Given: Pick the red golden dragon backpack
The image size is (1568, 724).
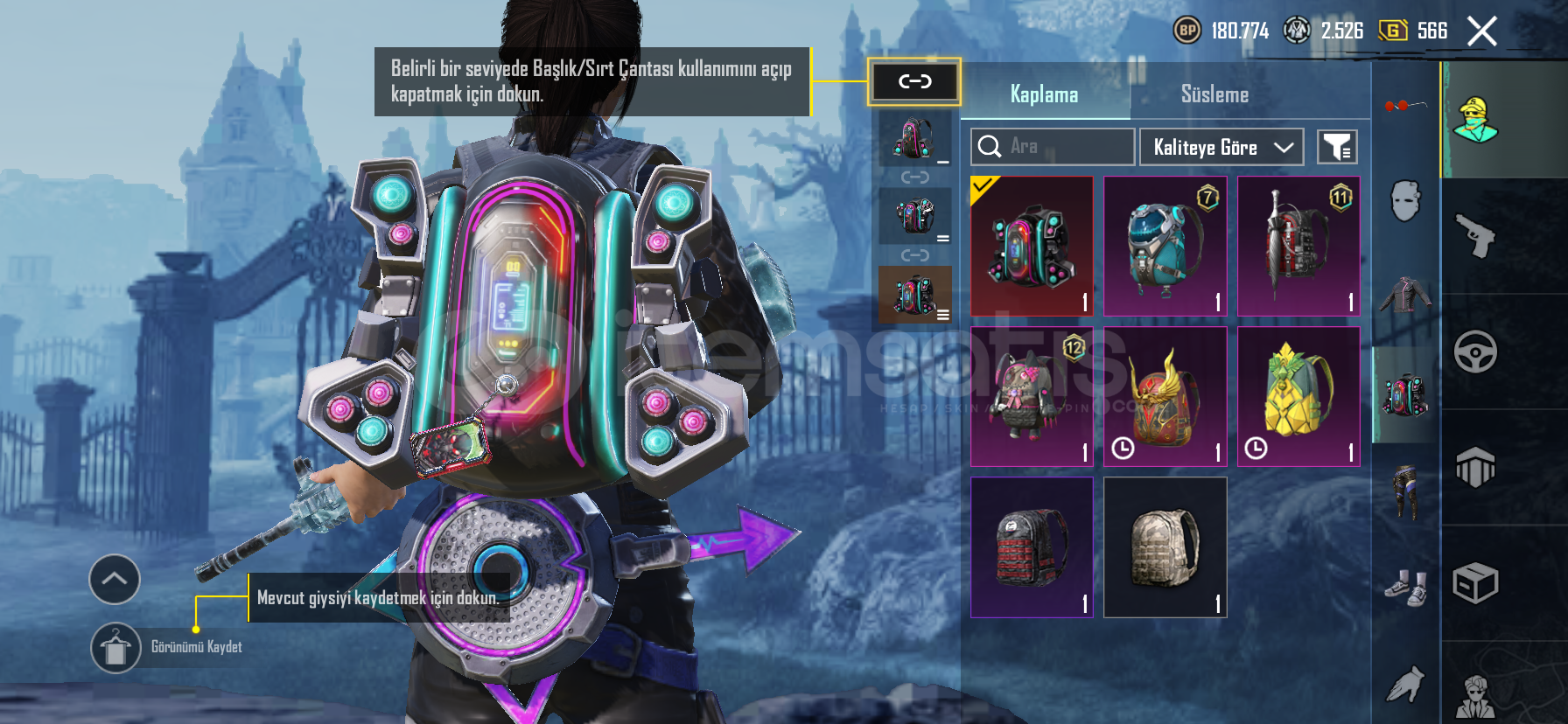Looking at the screenshot, I should [x=1165, y=396].
